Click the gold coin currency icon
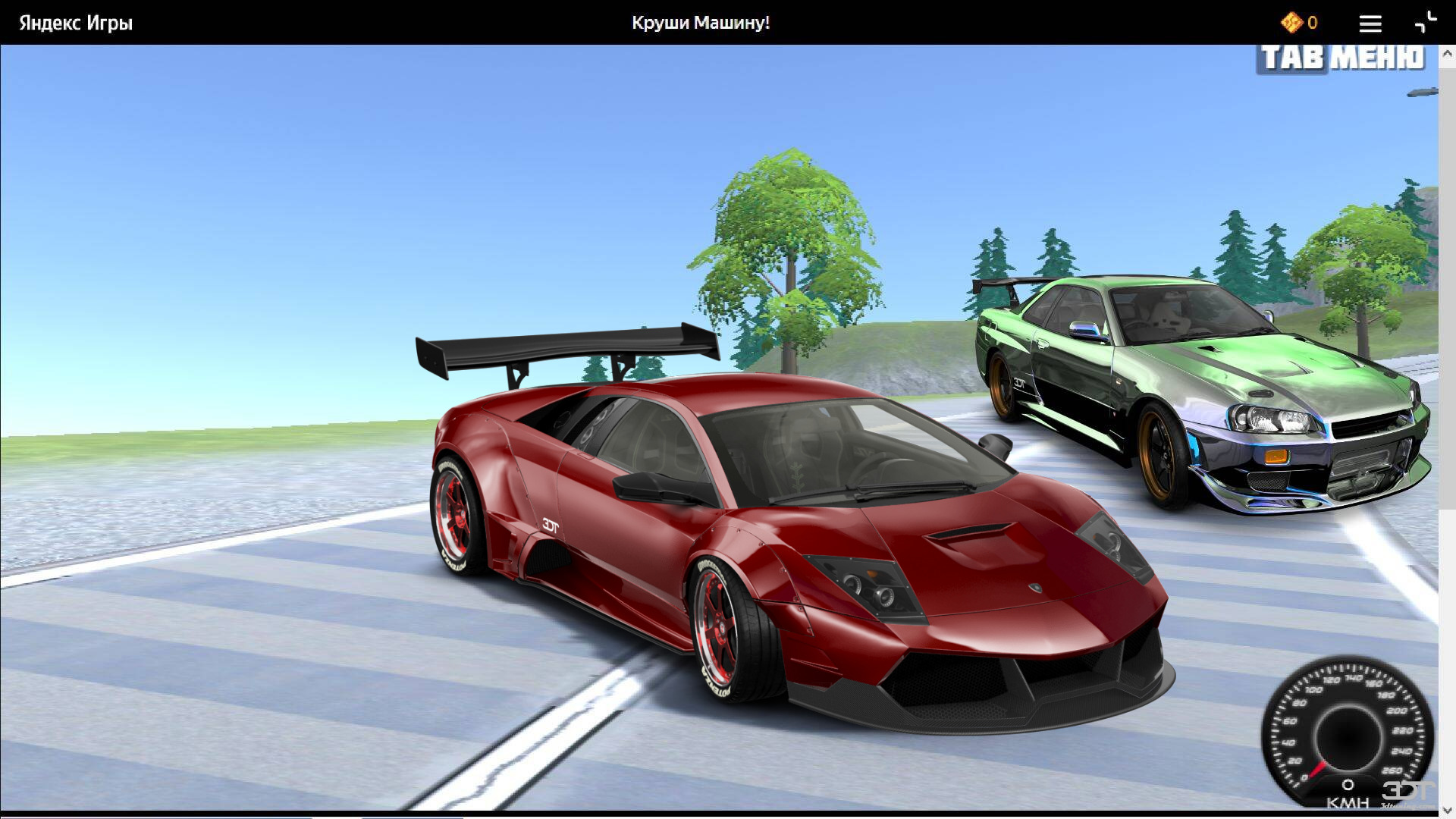 [x=1291, y=23]
